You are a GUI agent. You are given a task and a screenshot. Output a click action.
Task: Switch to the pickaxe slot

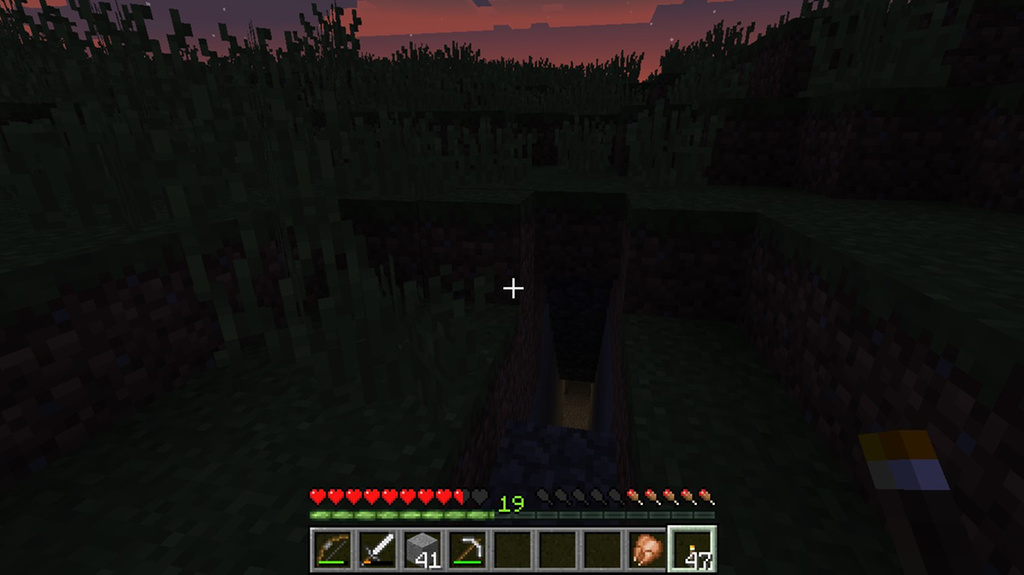467,549
